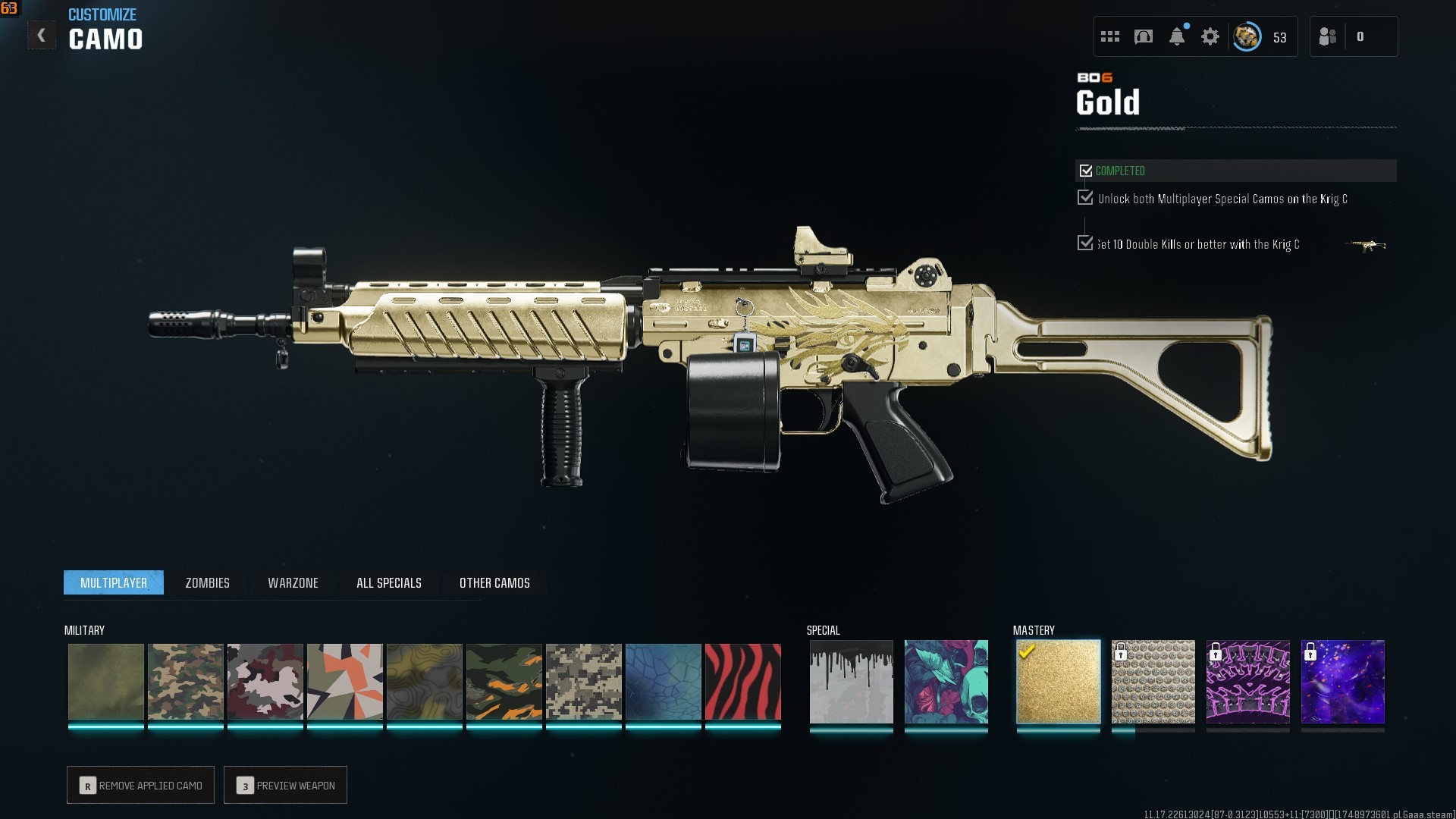Select the Other Camos tab
This screenshot has height=819, width=1456.
coord(494,582)
